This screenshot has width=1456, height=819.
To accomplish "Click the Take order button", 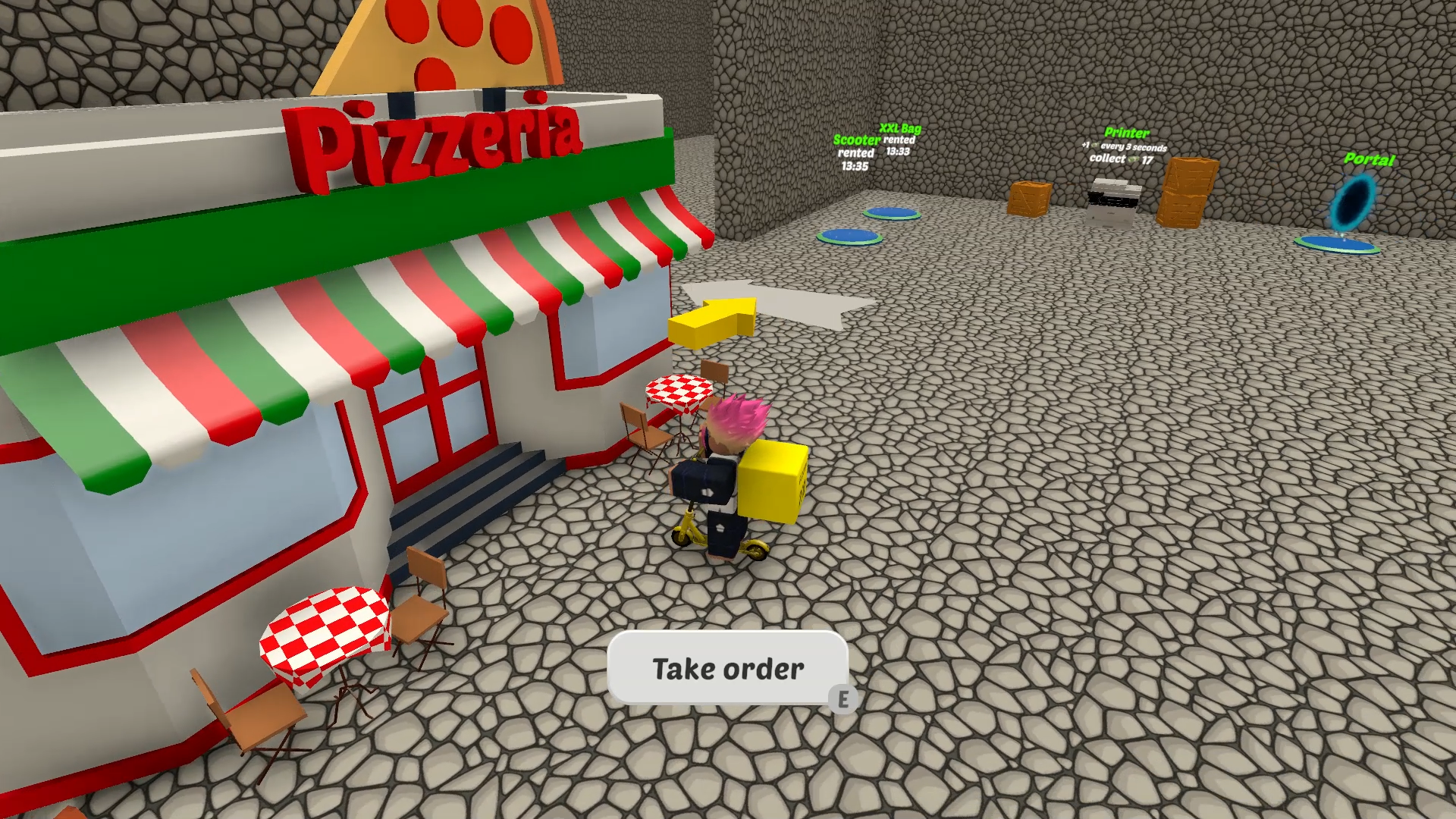I will (726, 669).
